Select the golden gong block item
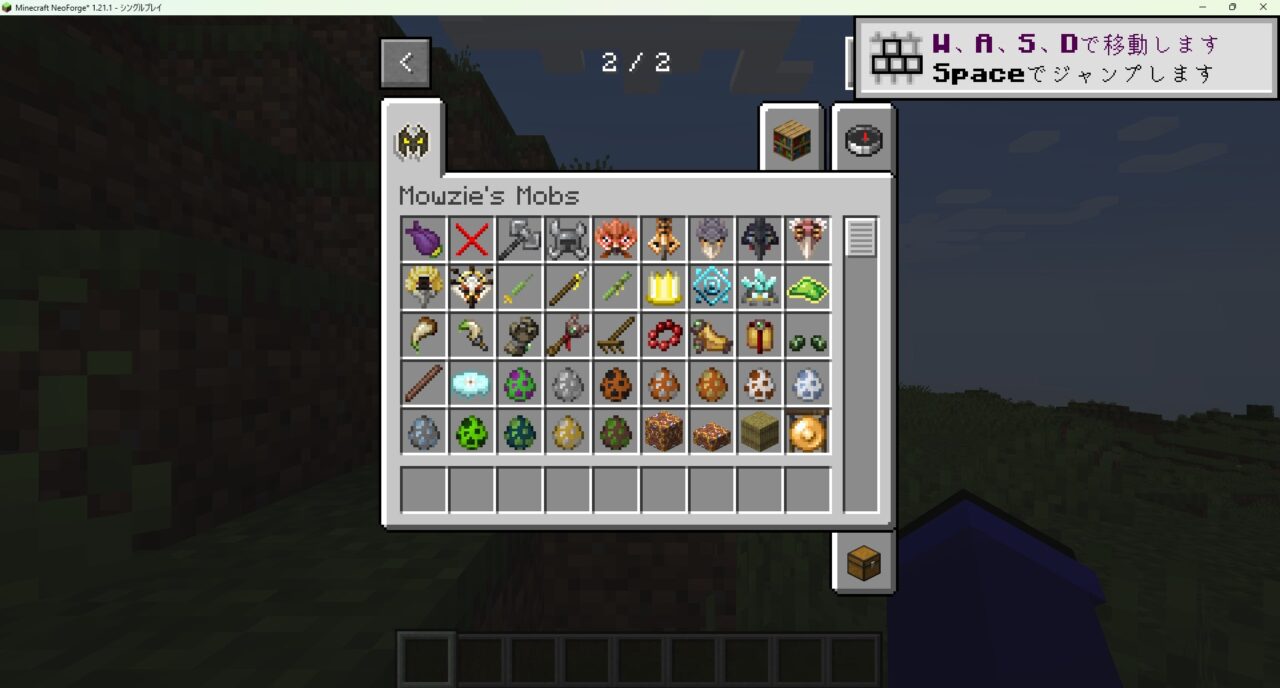1280x688 pixels. [x=807, y=432]
